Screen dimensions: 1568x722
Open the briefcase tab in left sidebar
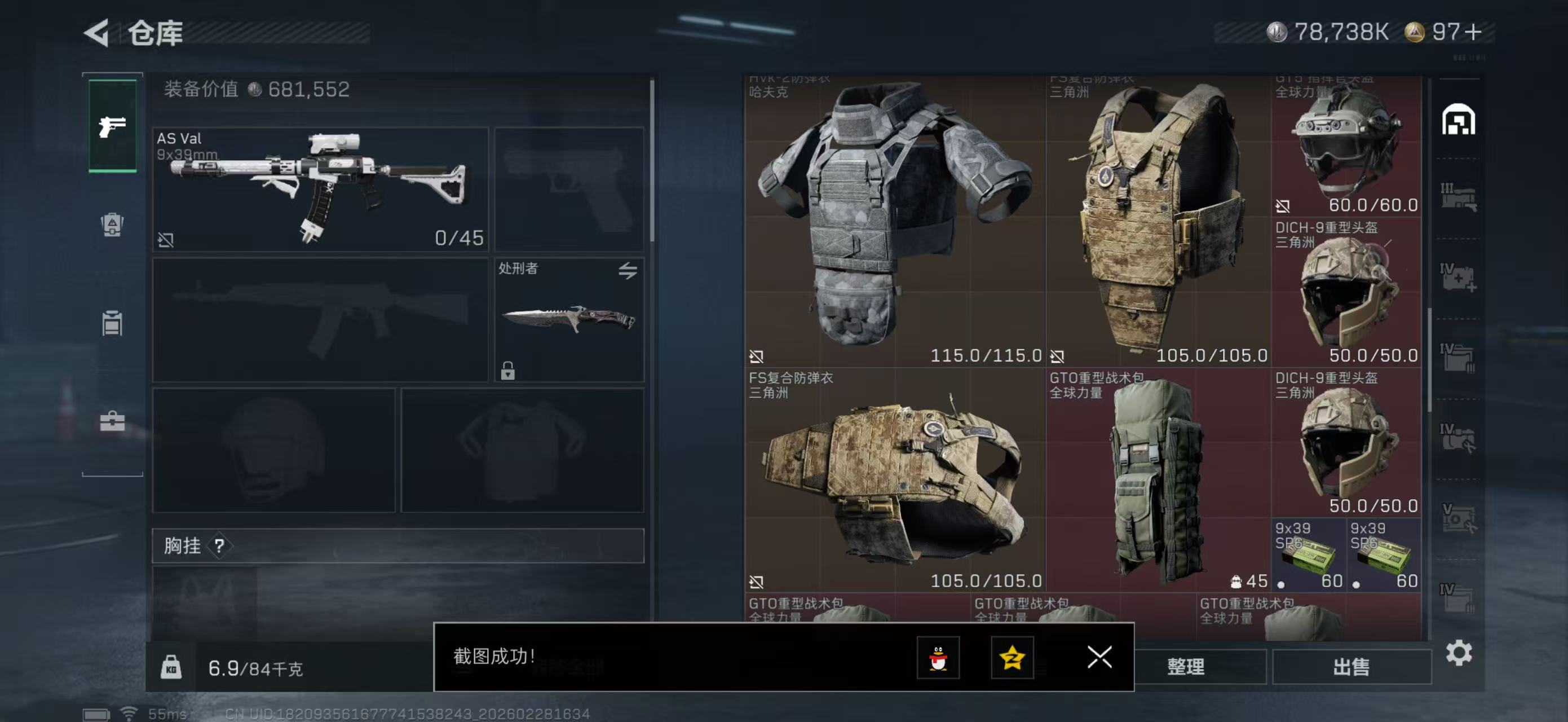click(112, 421)
